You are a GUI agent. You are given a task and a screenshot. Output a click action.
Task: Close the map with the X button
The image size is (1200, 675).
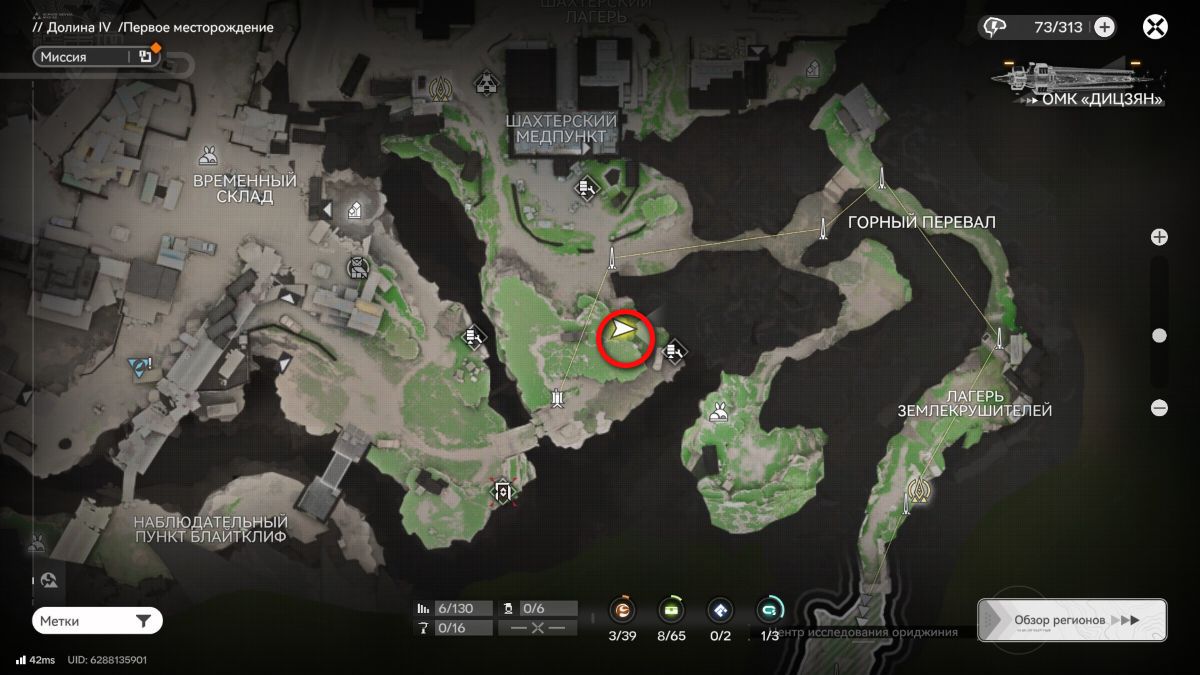pos(1155,27)
